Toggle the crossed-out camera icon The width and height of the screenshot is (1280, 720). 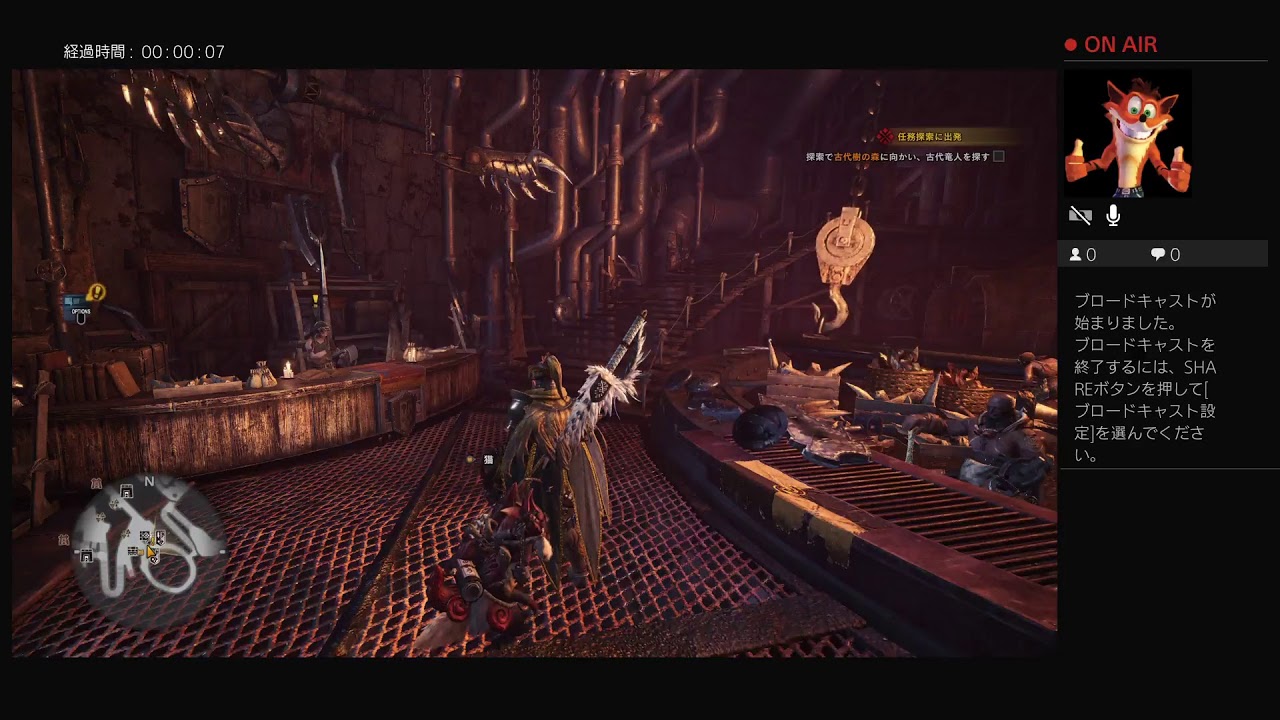1080,215
